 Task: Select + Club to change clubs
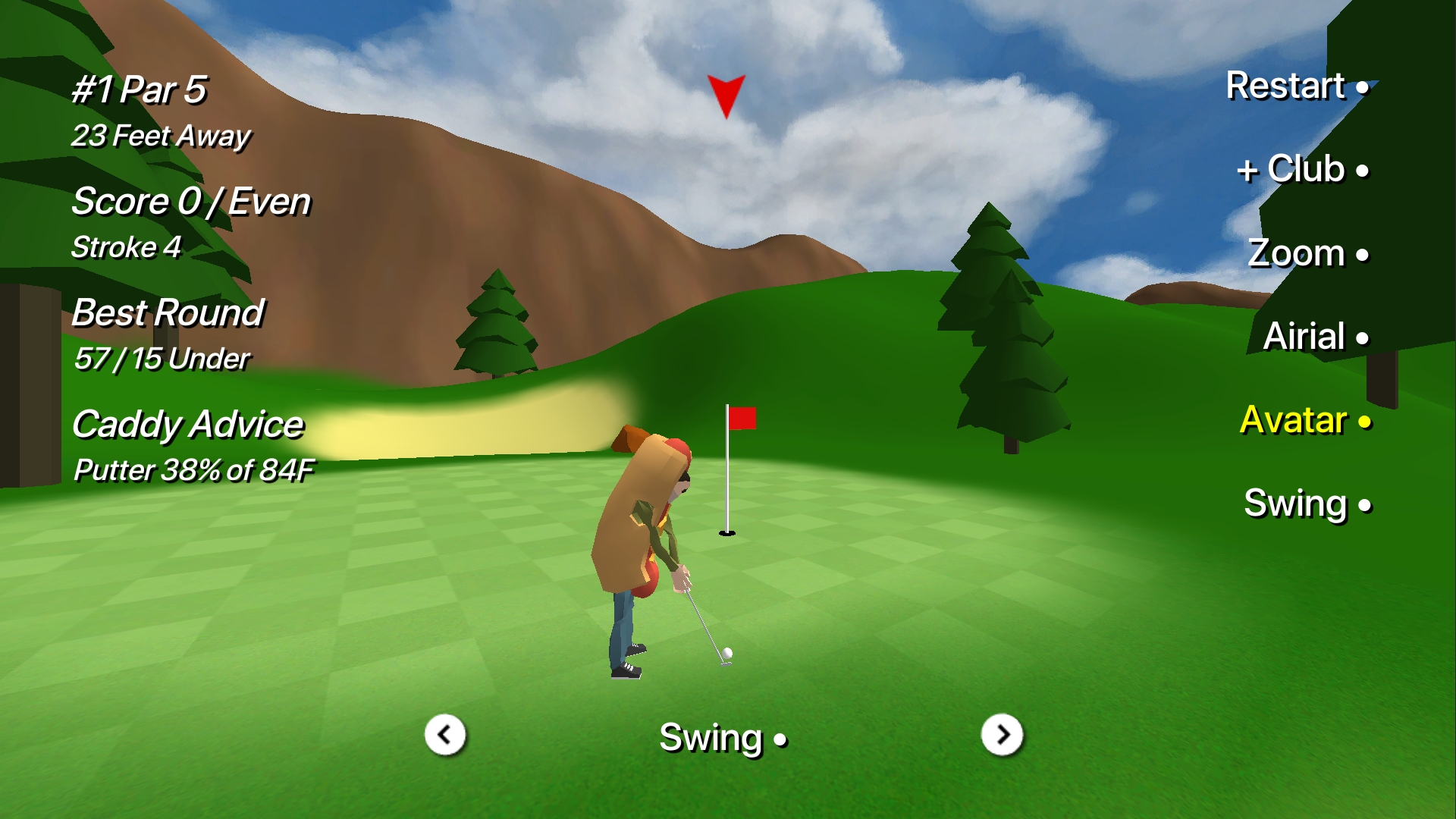1293,169
